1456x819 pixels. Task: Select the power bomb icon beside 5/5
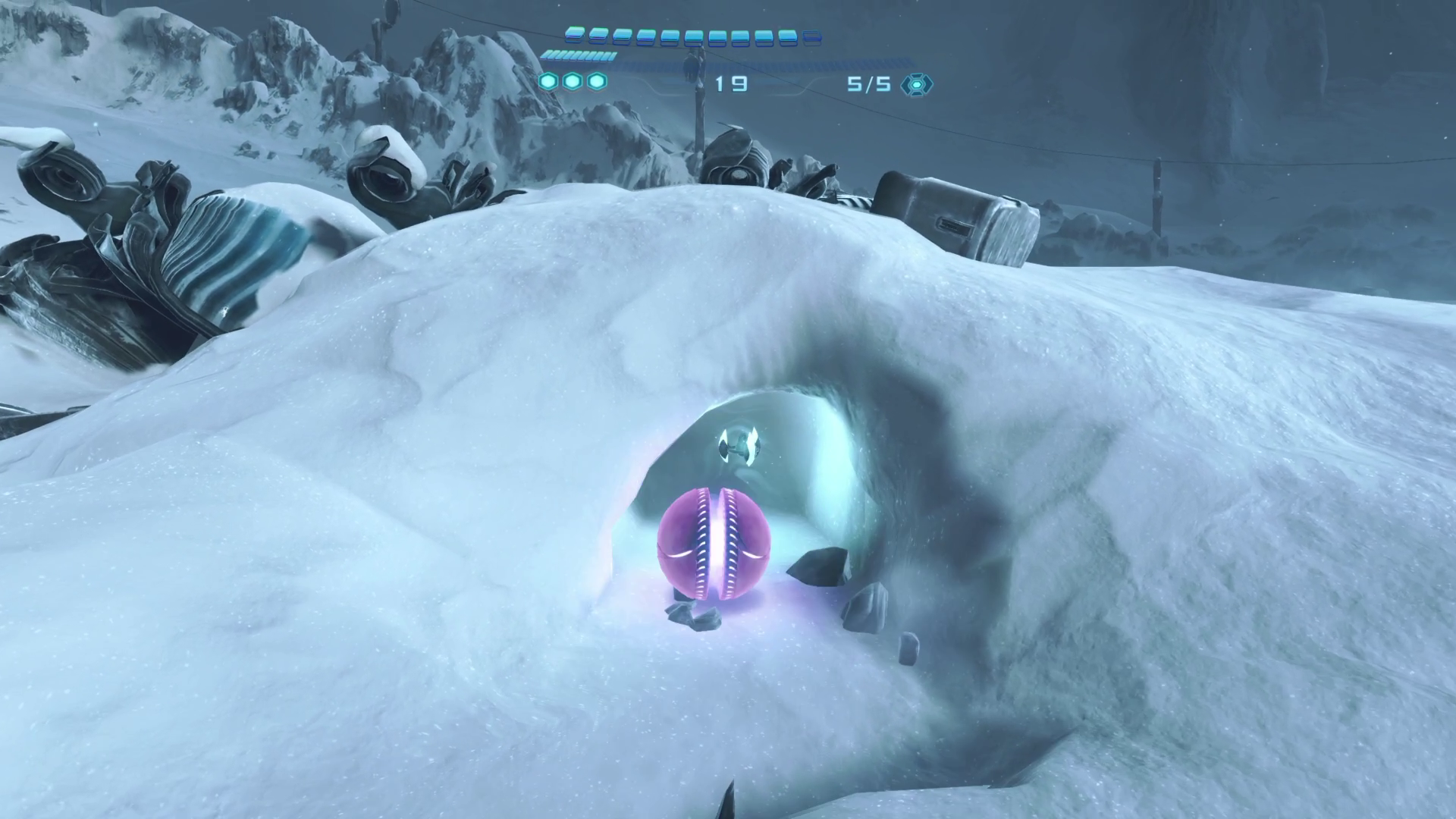tap(916, 84)
